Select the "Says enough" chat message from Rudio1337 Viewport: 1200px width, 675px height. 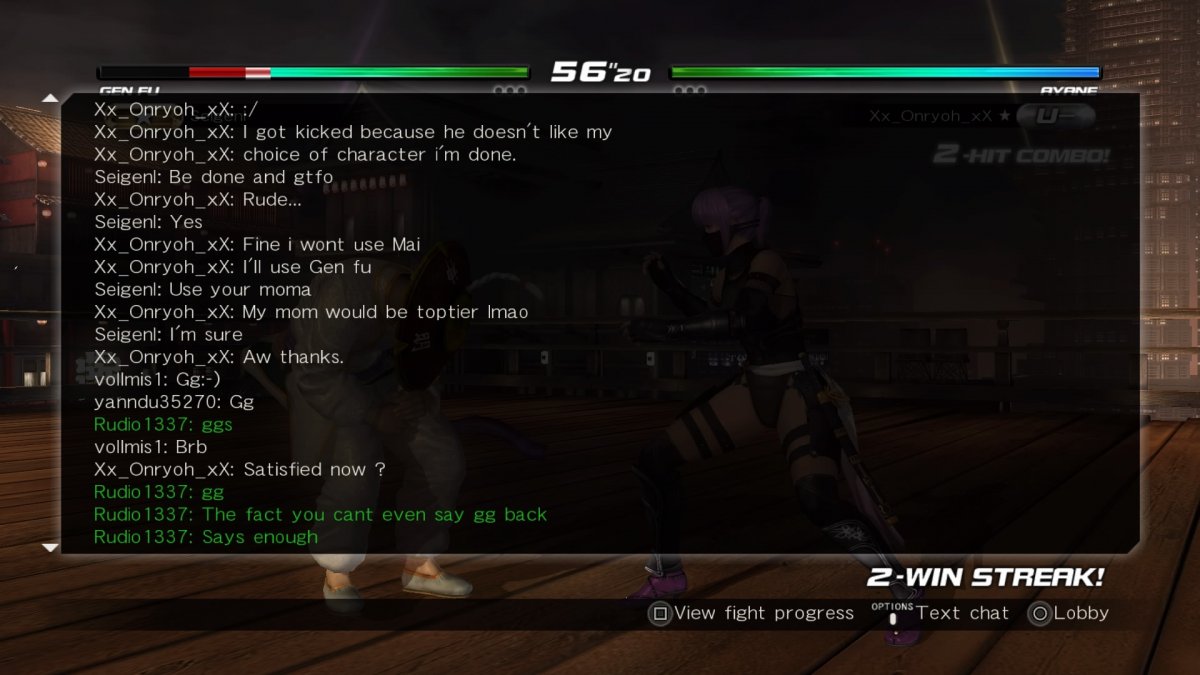pos(206,537)
